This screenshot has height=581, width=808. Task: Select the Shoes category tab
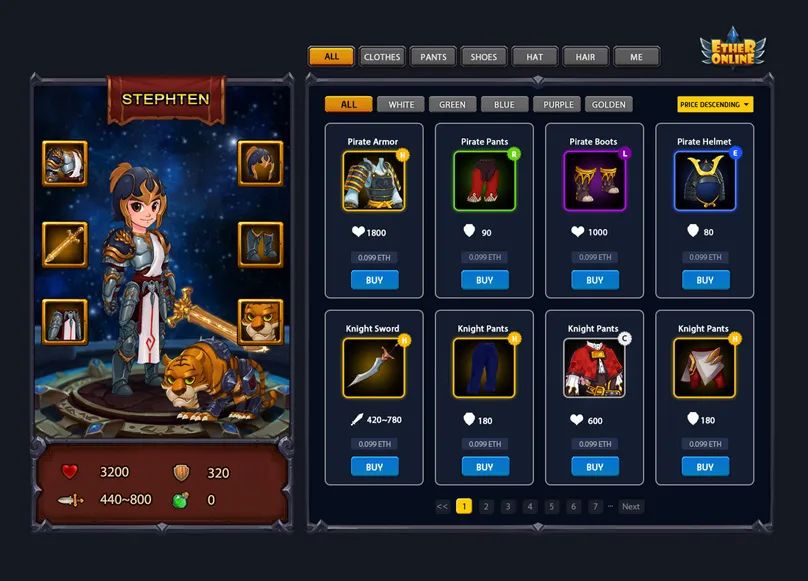click(484, 57)
